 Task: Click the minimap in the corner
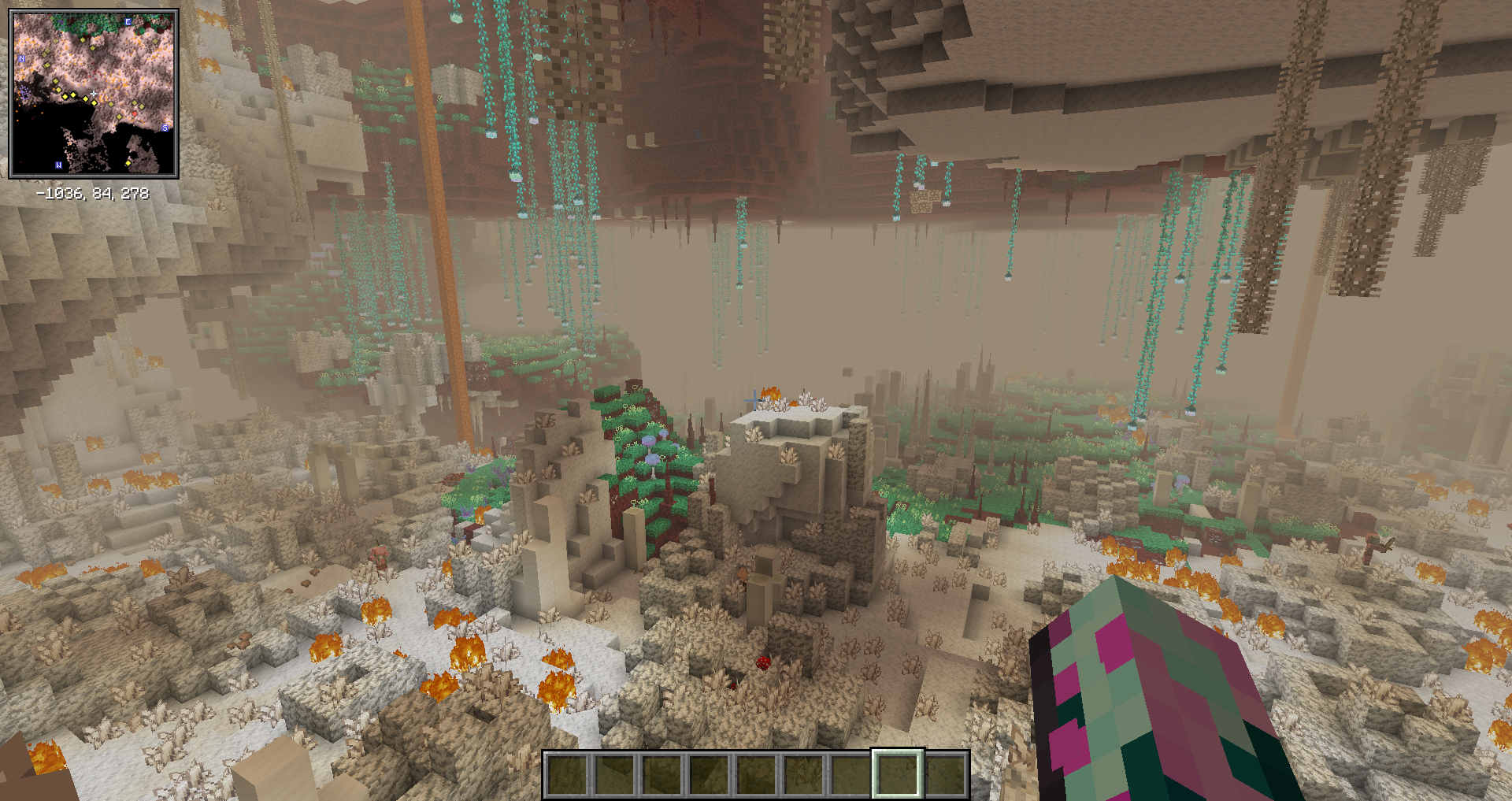click(x=94, y=94)
